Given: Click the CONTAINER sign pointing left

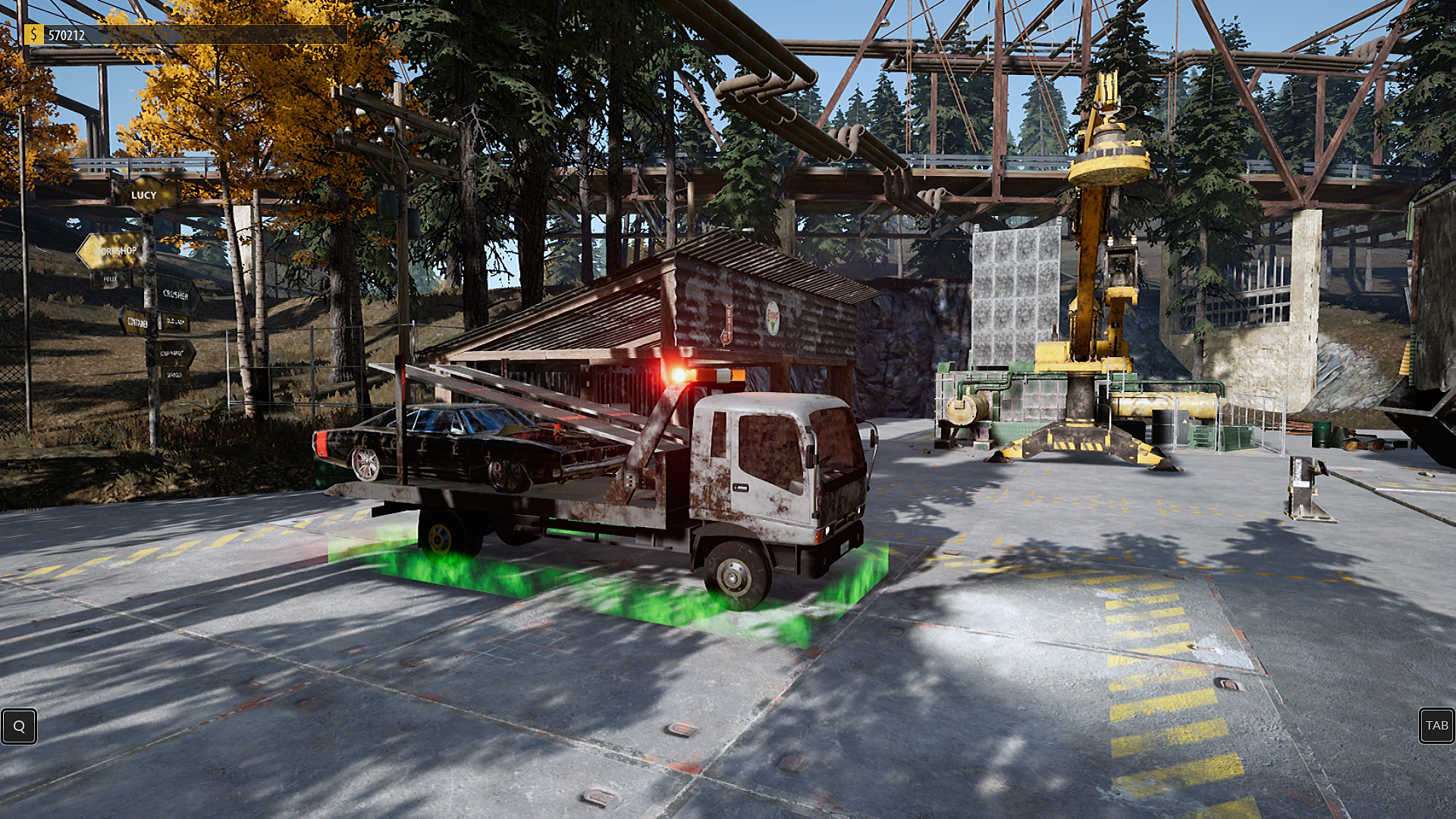Looking at the screenshot, I should coord(137,322).
